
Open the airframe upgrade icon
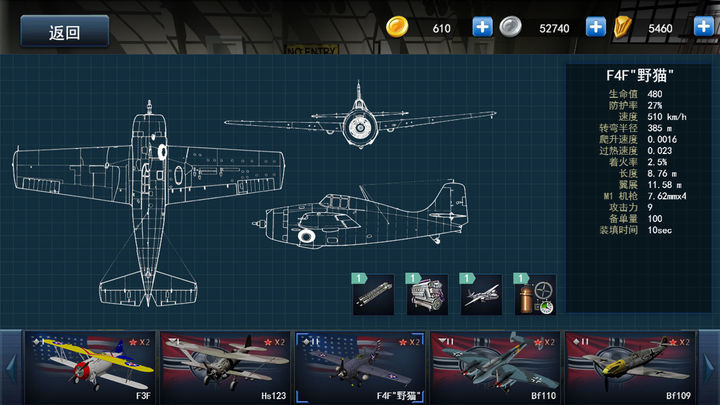click(480, 295)
